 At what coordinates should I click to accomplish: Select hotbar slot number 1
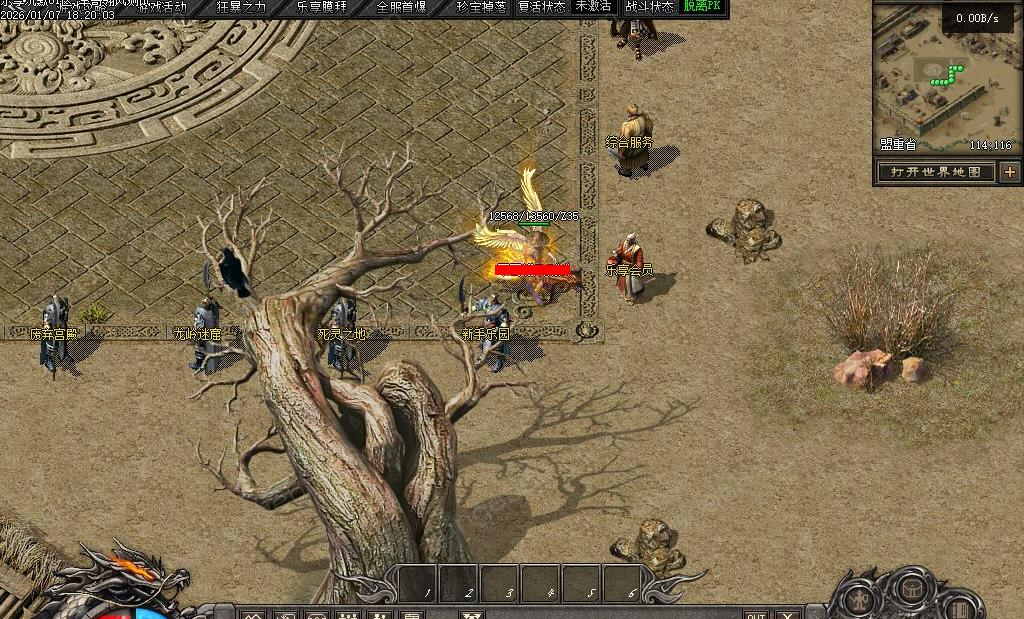tap(418, 584)
